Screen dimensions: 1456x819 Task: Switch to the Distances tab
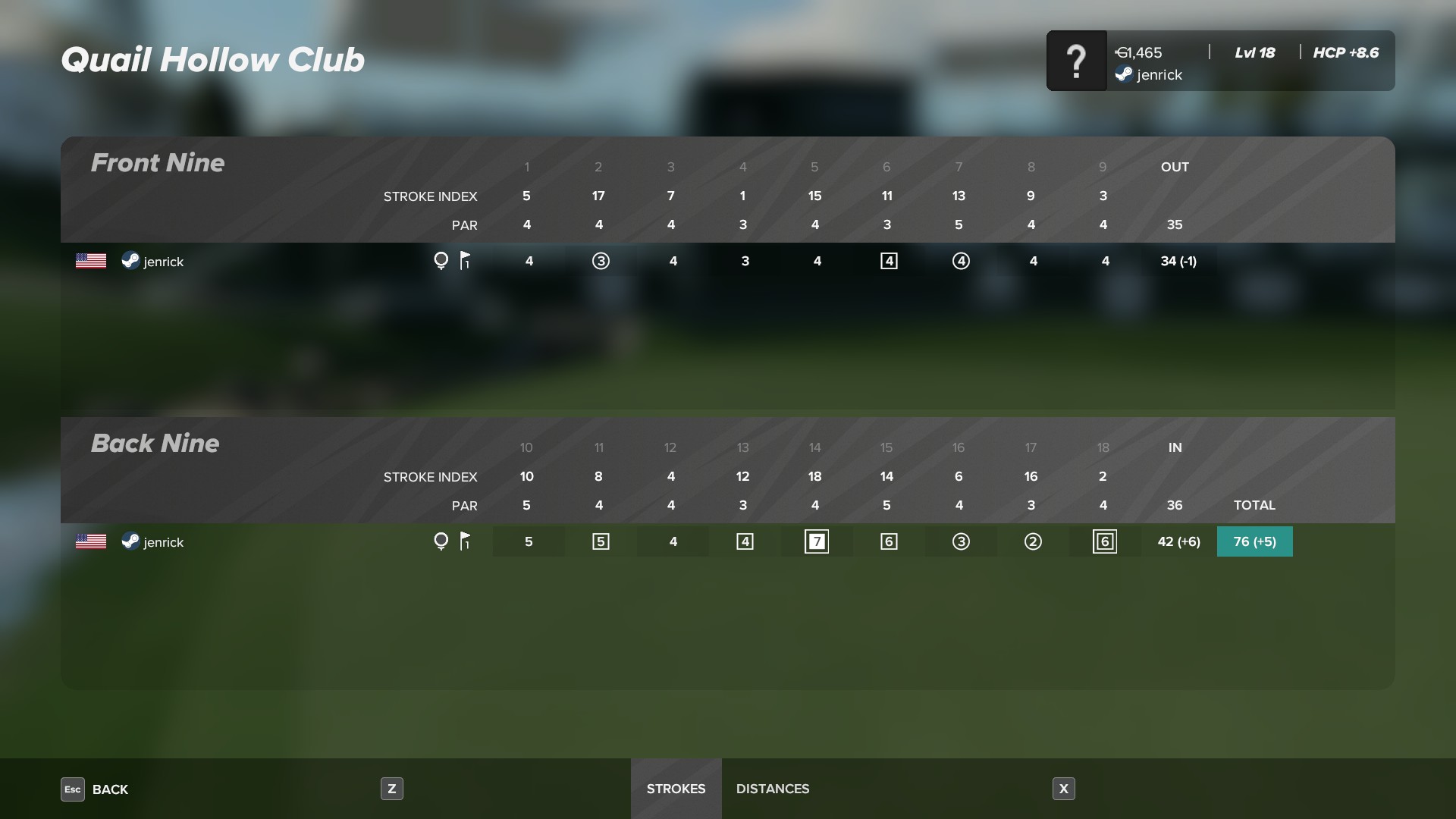click(x=773, y=789)
